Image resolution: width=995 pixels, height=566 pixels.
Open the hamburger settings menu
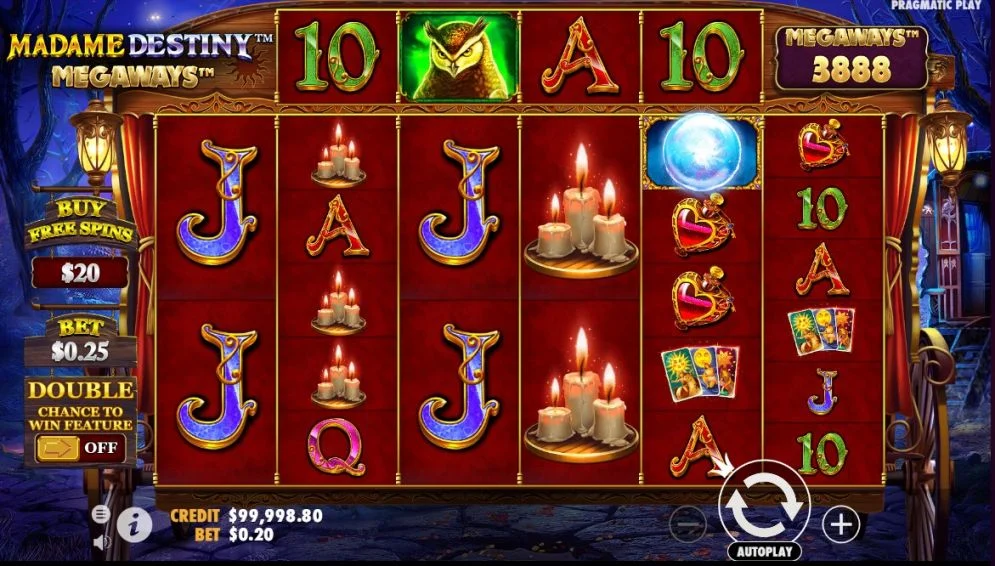pos(101,514)
